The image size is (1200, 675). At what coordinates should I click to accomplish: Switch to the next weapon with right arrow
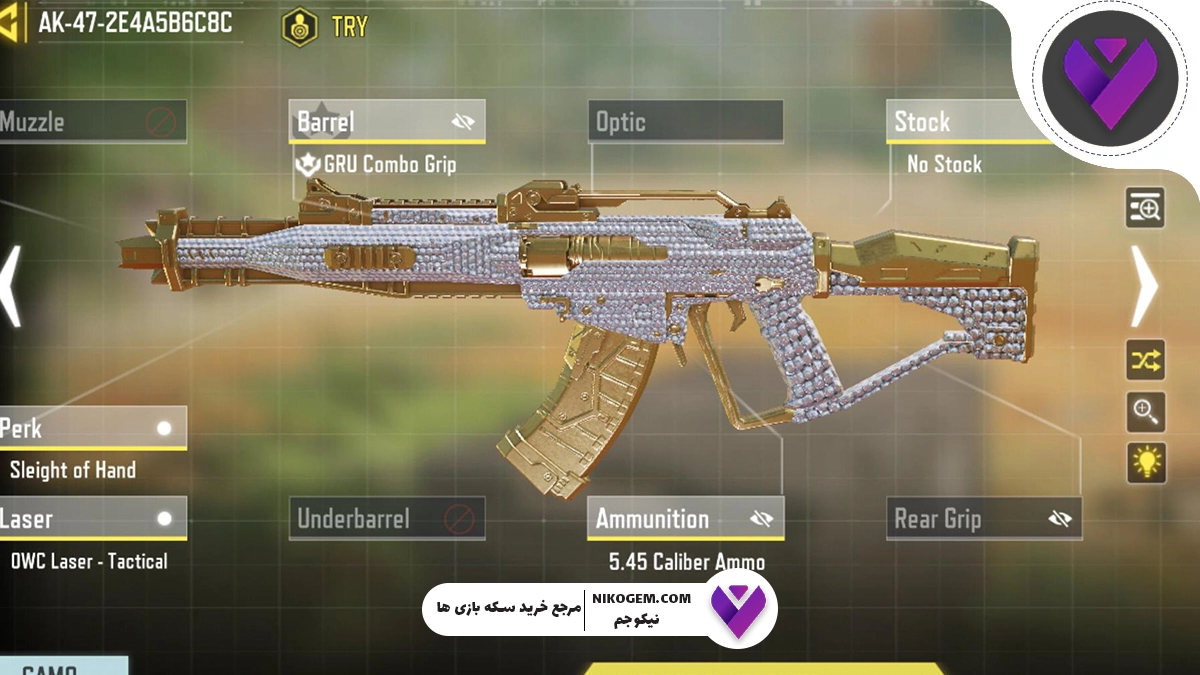[x=1144, y=287]
